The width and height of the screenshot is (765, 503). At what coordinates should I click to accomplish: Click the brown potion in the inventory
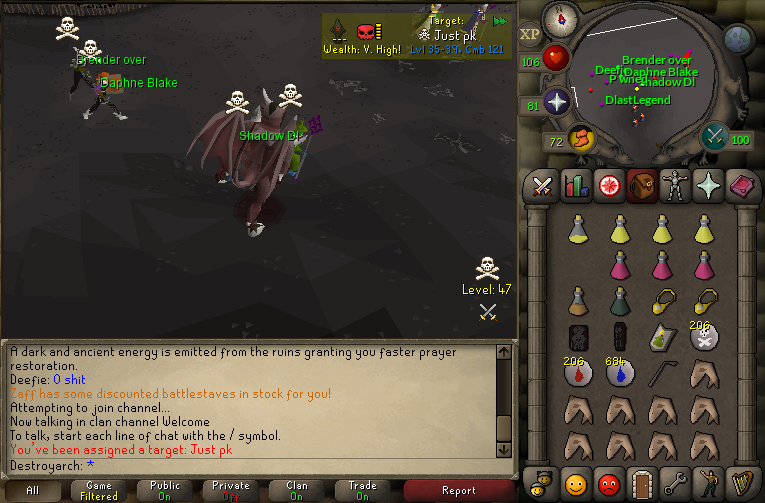(x=578, y=301)
